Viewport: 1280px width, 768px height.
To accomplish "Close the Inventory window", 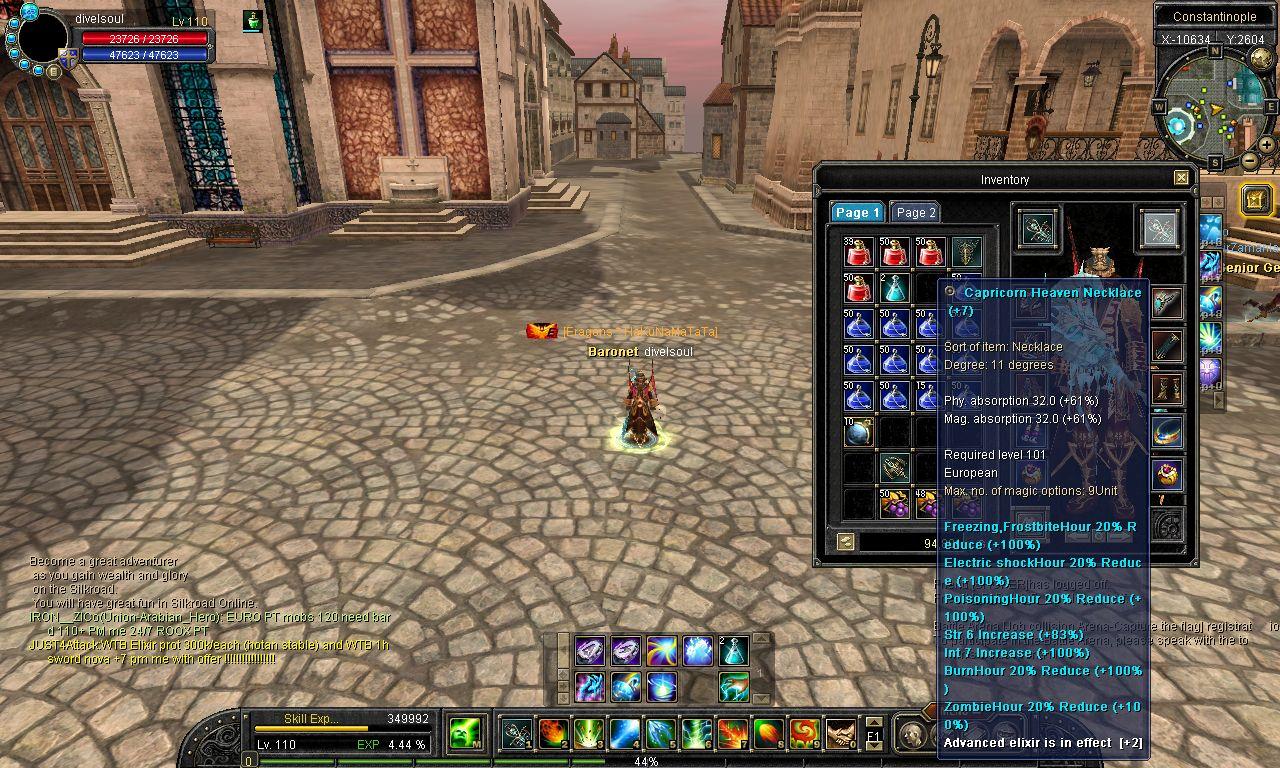I will coord(1181,178).
